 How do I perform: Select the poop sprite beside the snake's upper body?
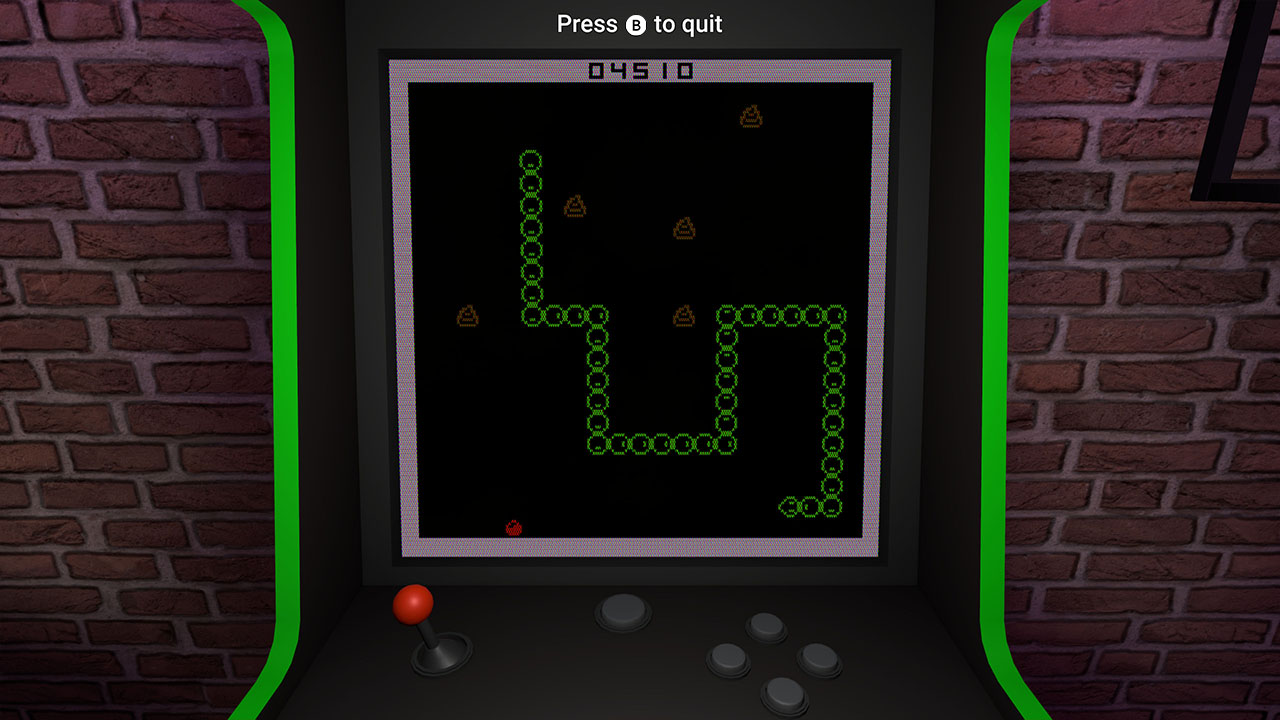[x=573, y=208]
